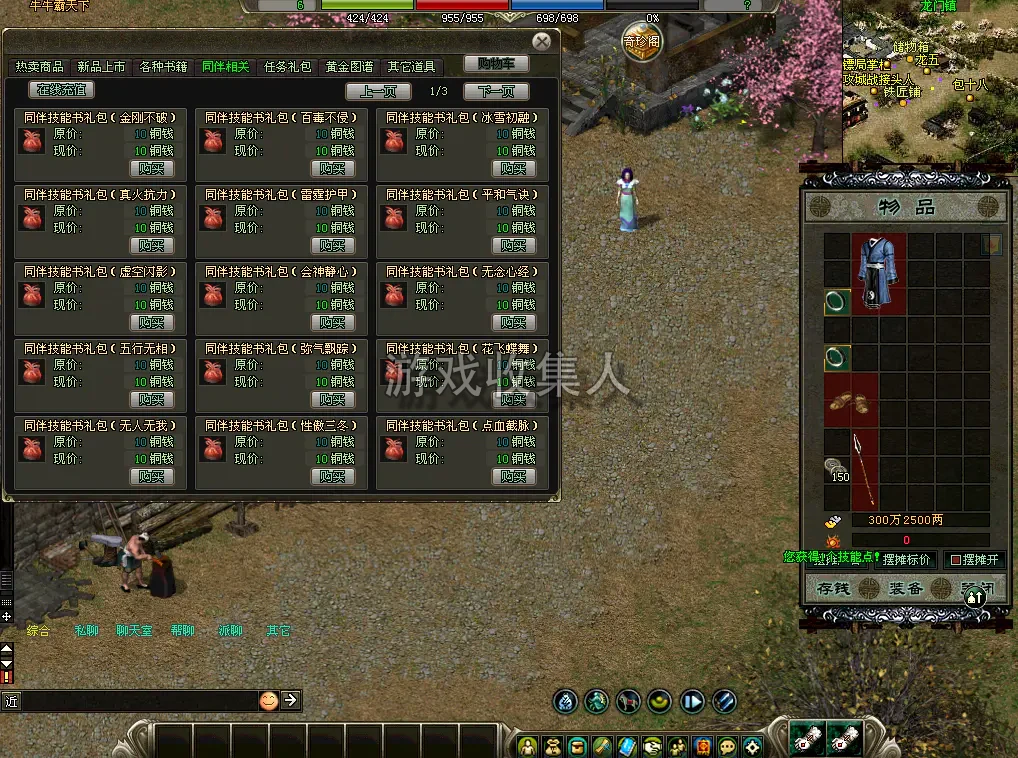This screenshot has height=758, width=1018.
Task: Open the 各种书籍 category tab
Action: pos(163,67)
